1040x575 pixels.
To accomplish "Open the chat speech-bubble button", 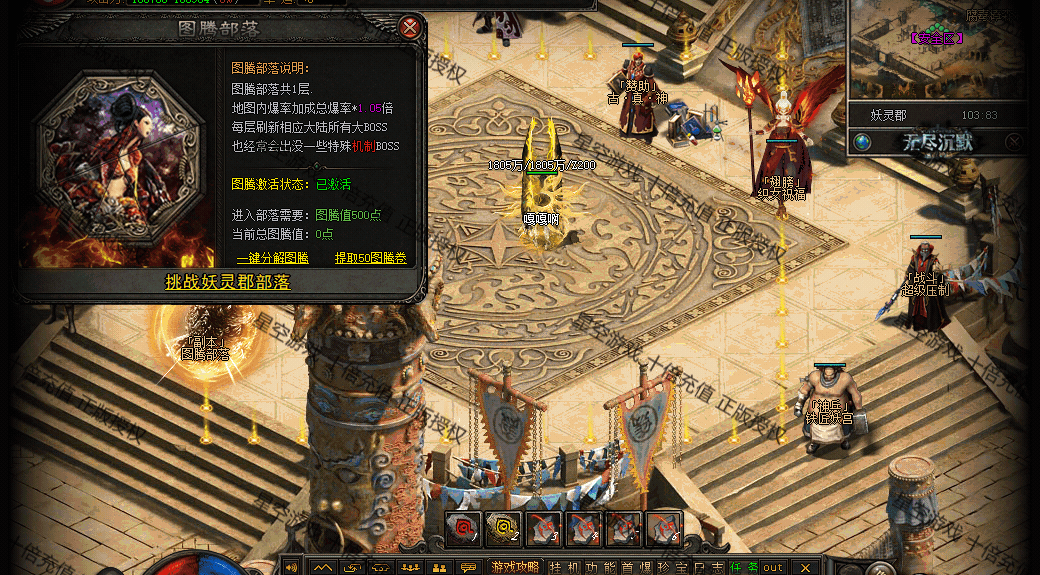I will pos(467,567).
